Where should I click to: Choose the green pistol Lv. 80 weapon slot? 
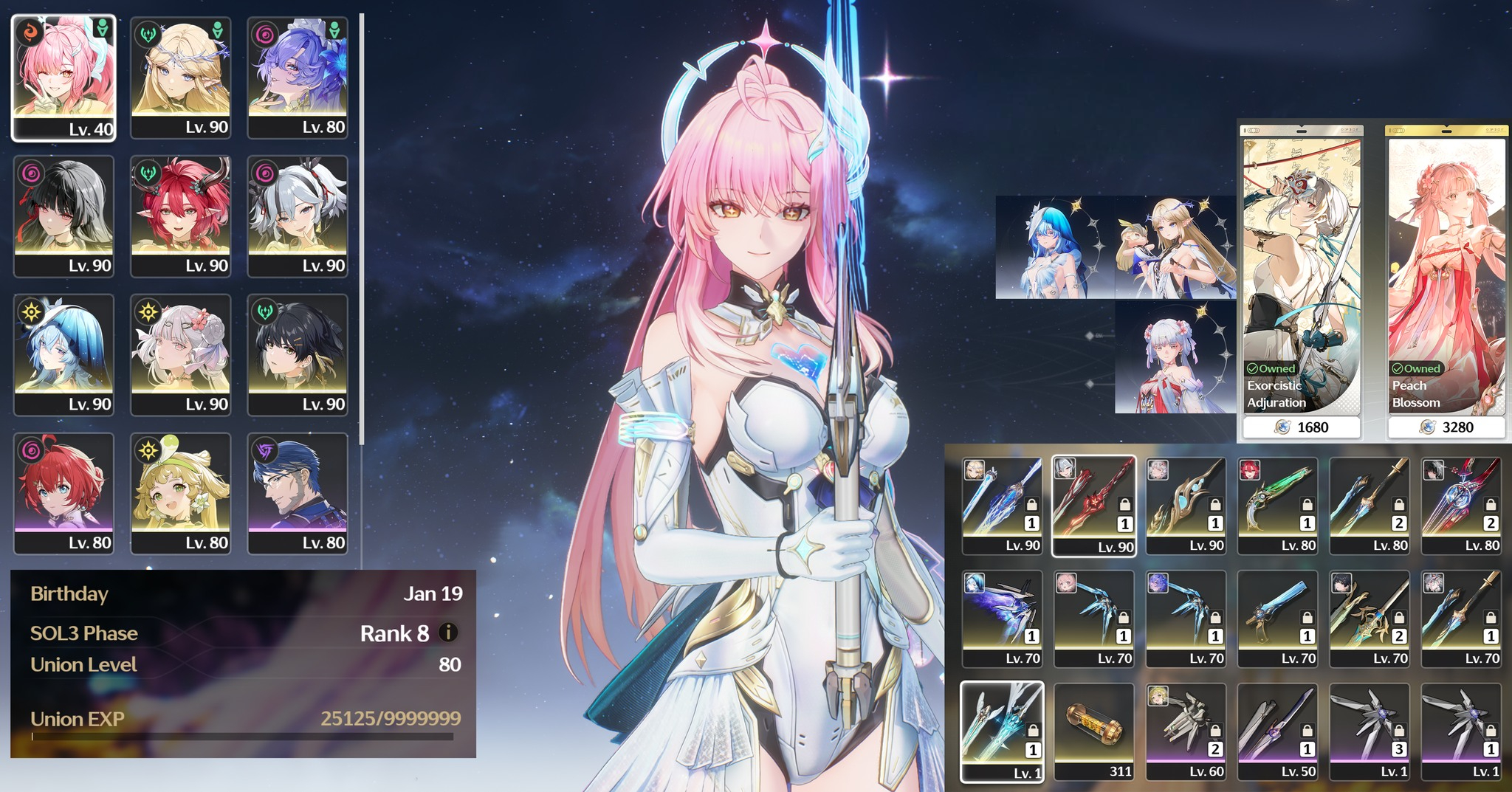(1277, 505)
